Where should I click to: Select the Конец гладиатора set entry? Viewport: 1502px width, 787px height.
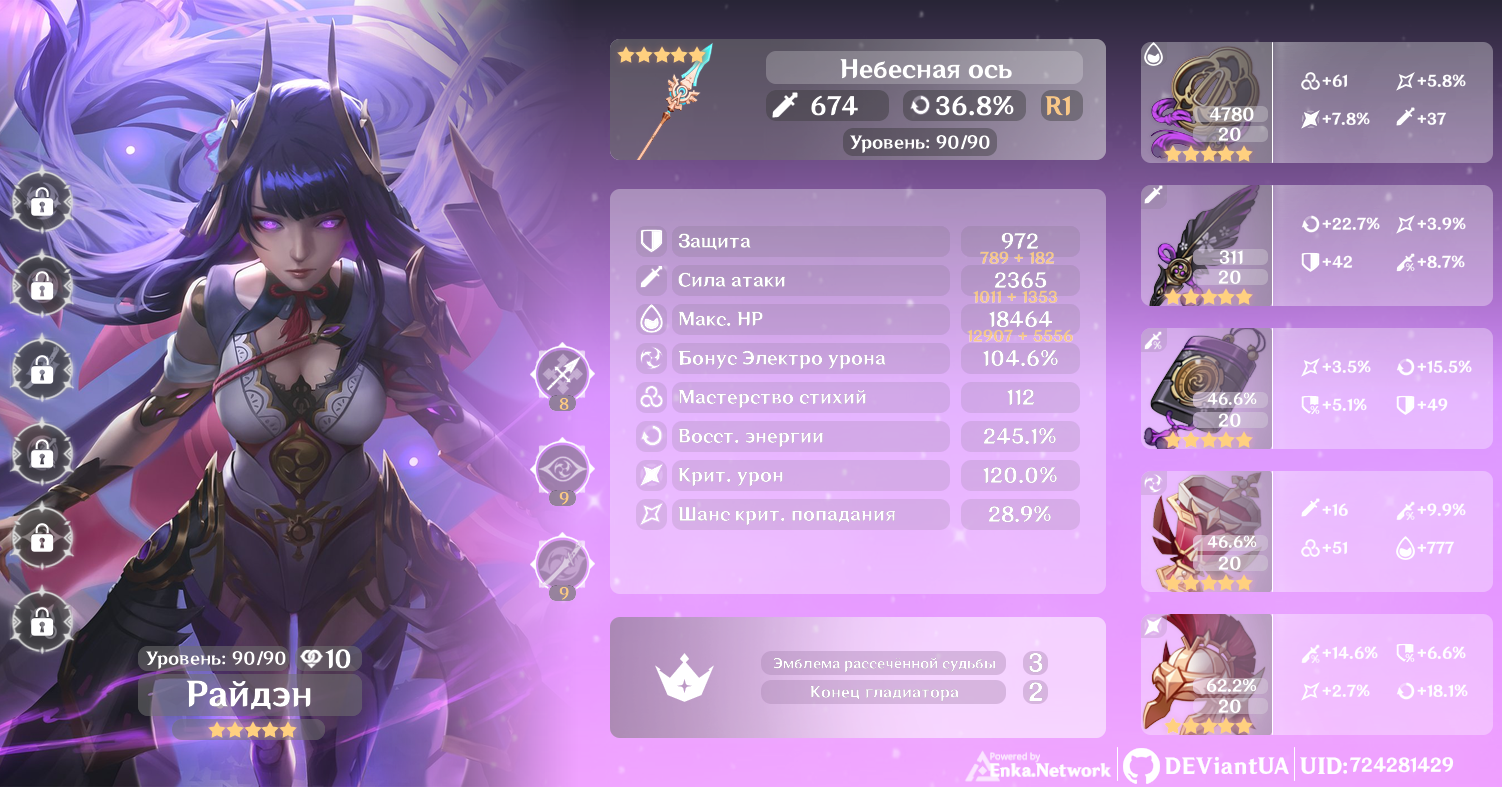point(883,692)
